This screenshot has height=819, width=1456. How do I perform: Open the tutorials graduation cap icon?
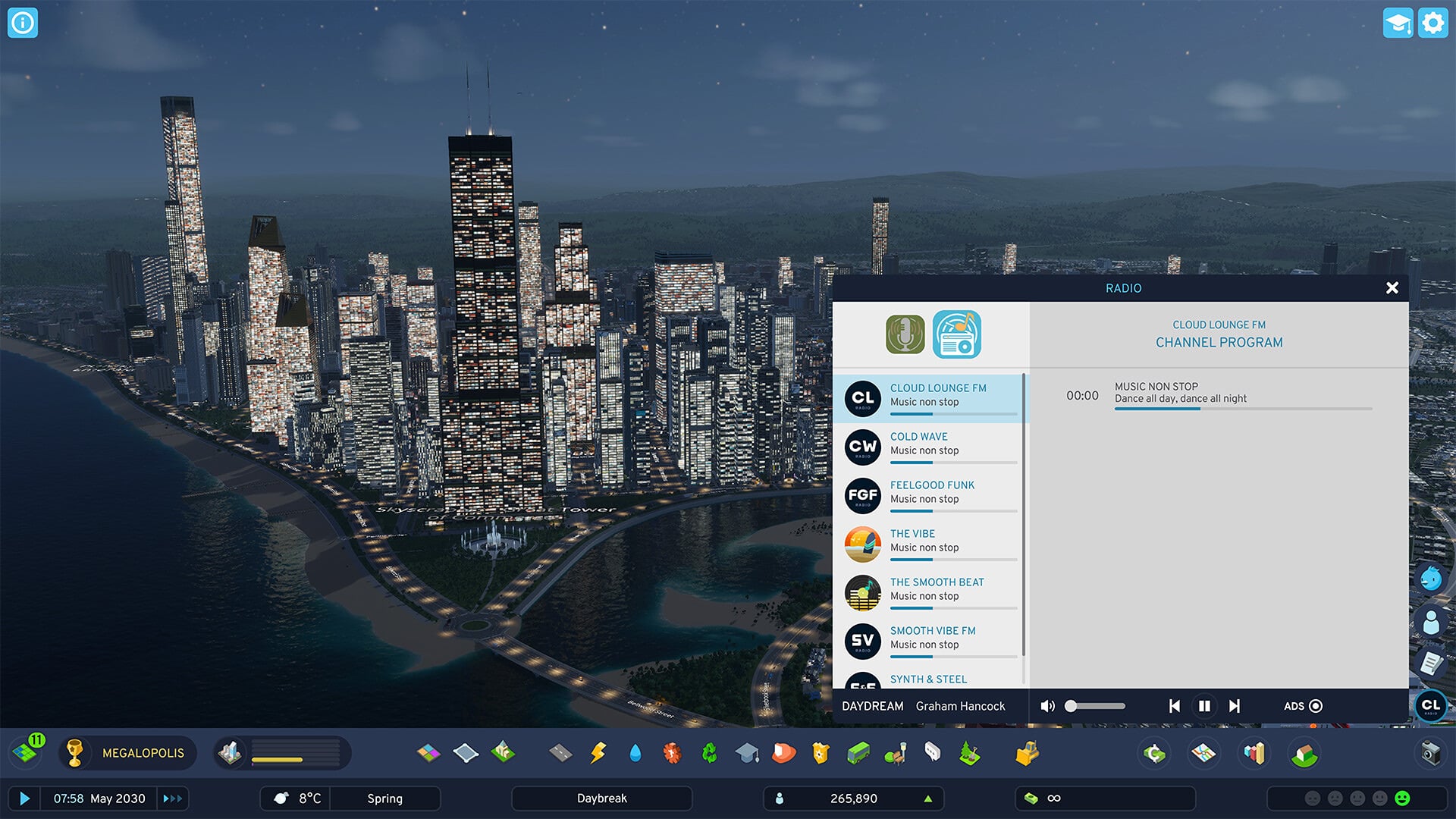point(1397,23)
